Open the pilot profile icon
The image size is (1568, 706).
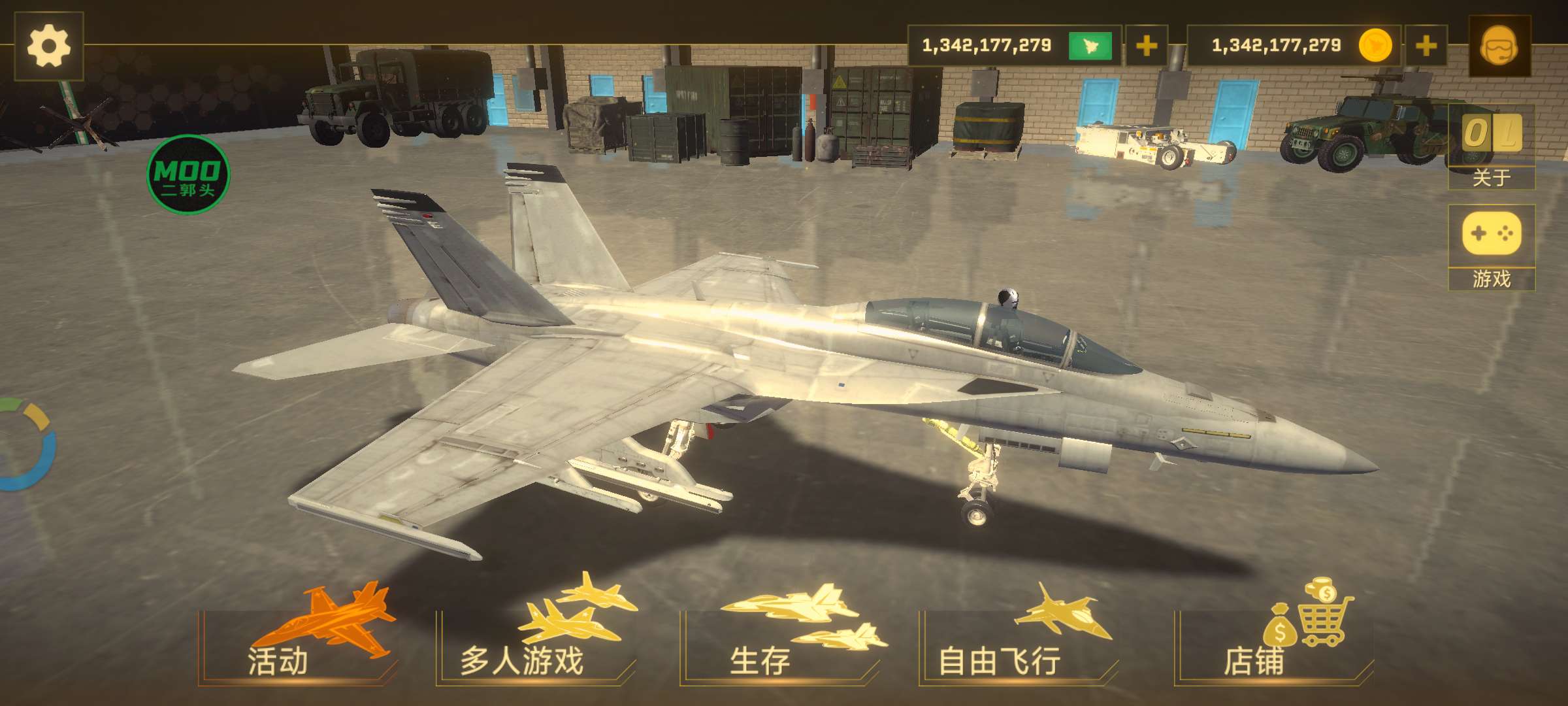click(x=1499, y=46)
